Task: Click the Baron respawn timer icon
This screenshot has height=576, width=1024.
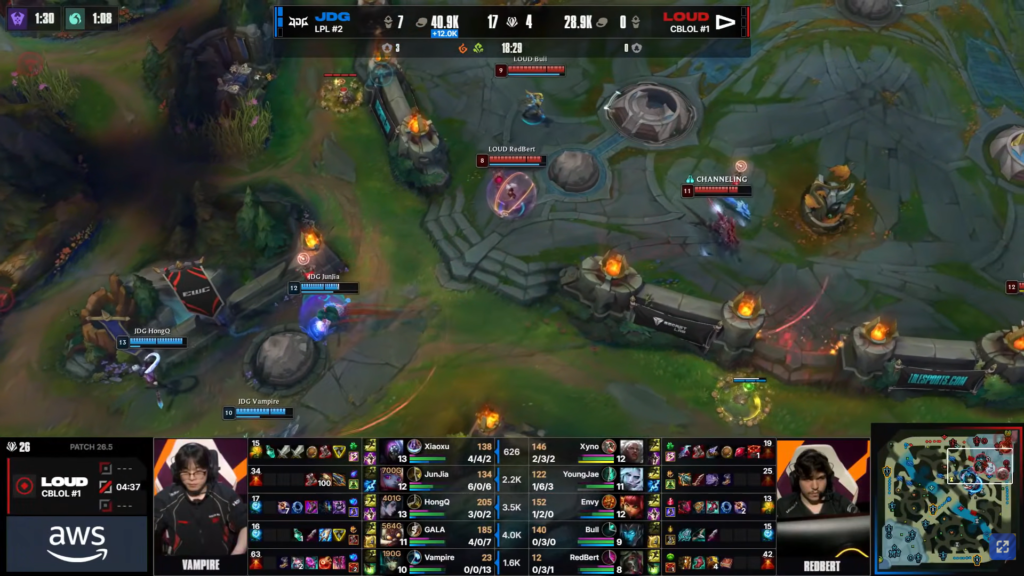Action: (18, 17)
